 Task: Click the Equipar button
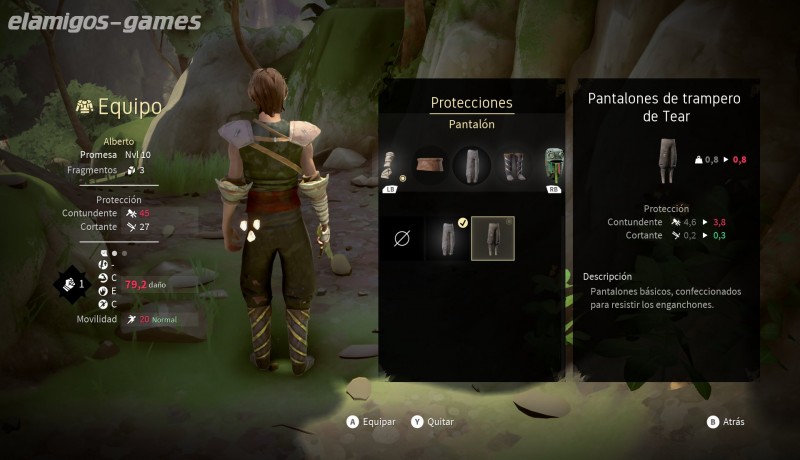tap(371, 422)
